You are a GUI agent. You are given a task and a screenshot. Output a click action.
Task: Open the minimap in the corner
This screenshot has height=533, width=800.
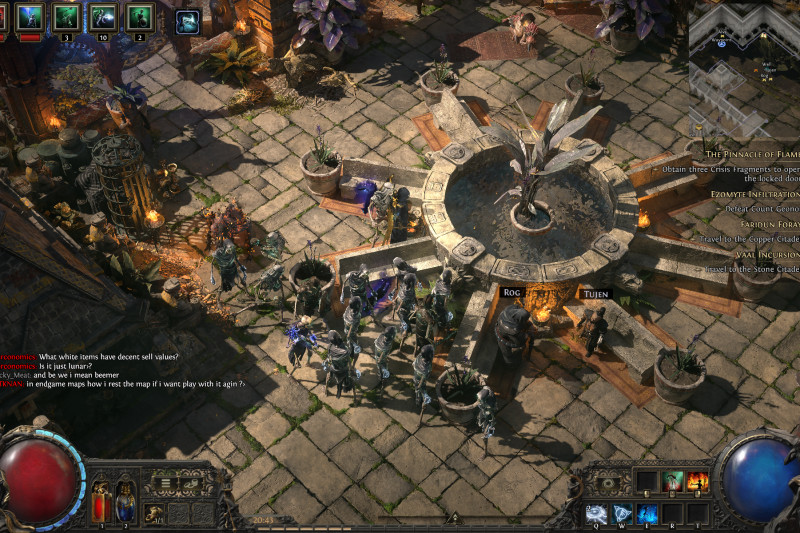coord(744,57)
